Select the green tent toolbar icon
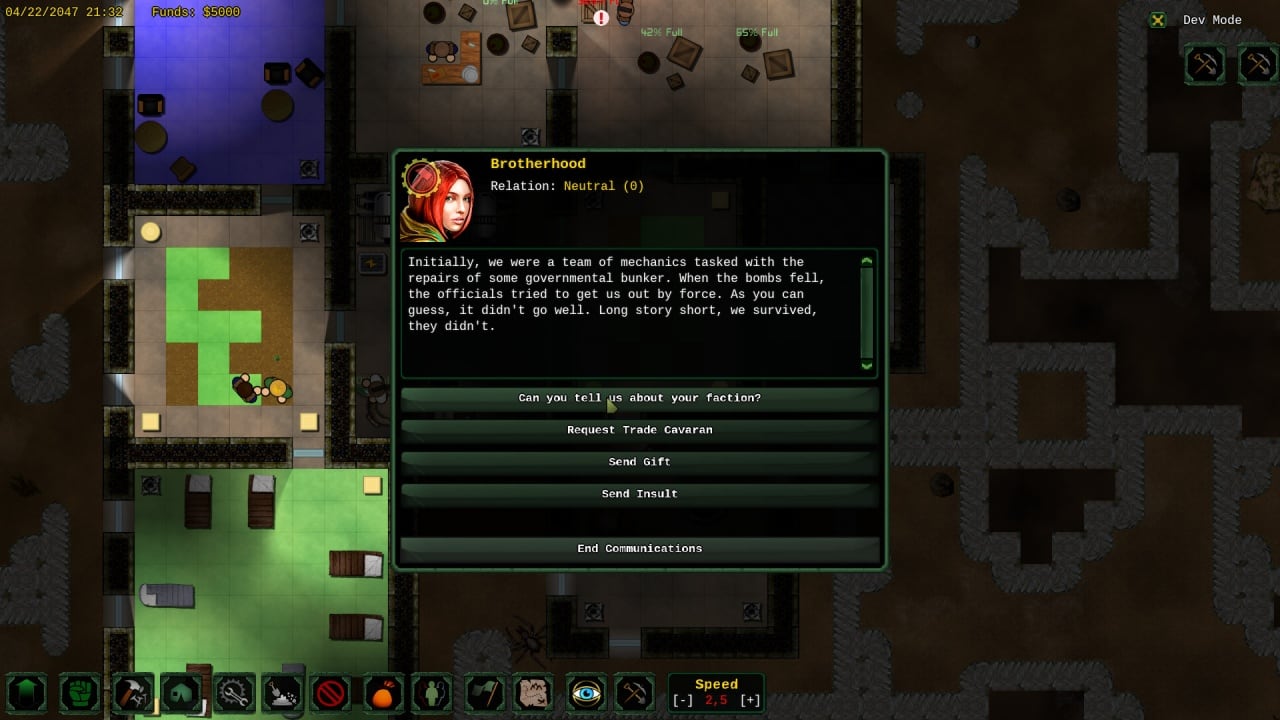 (x=182, y=693)
